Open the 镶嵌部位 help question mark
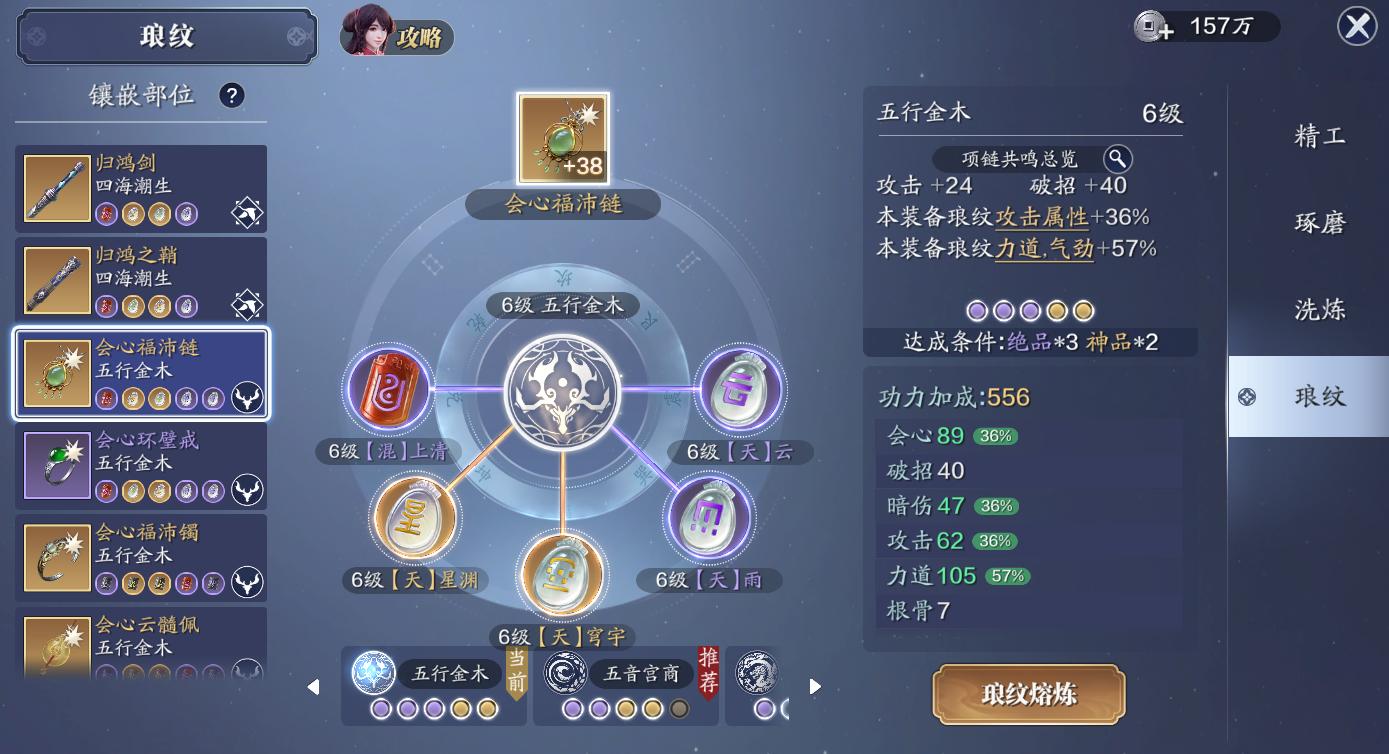The width and height of the screenshot is (1389, 754). click(x=232, y=95)
